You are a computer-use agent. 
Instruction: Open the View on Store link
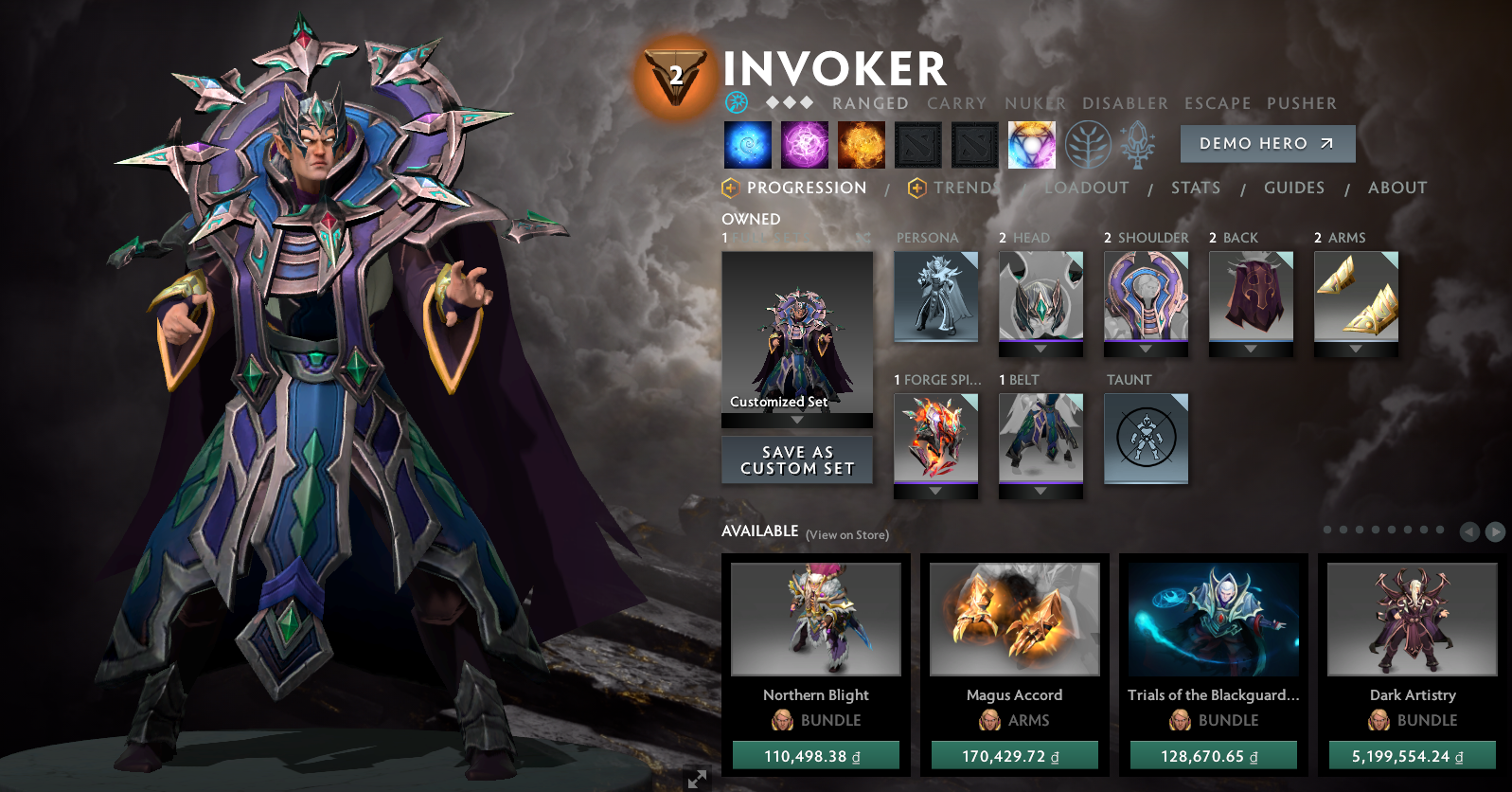[x=847, y=534]
